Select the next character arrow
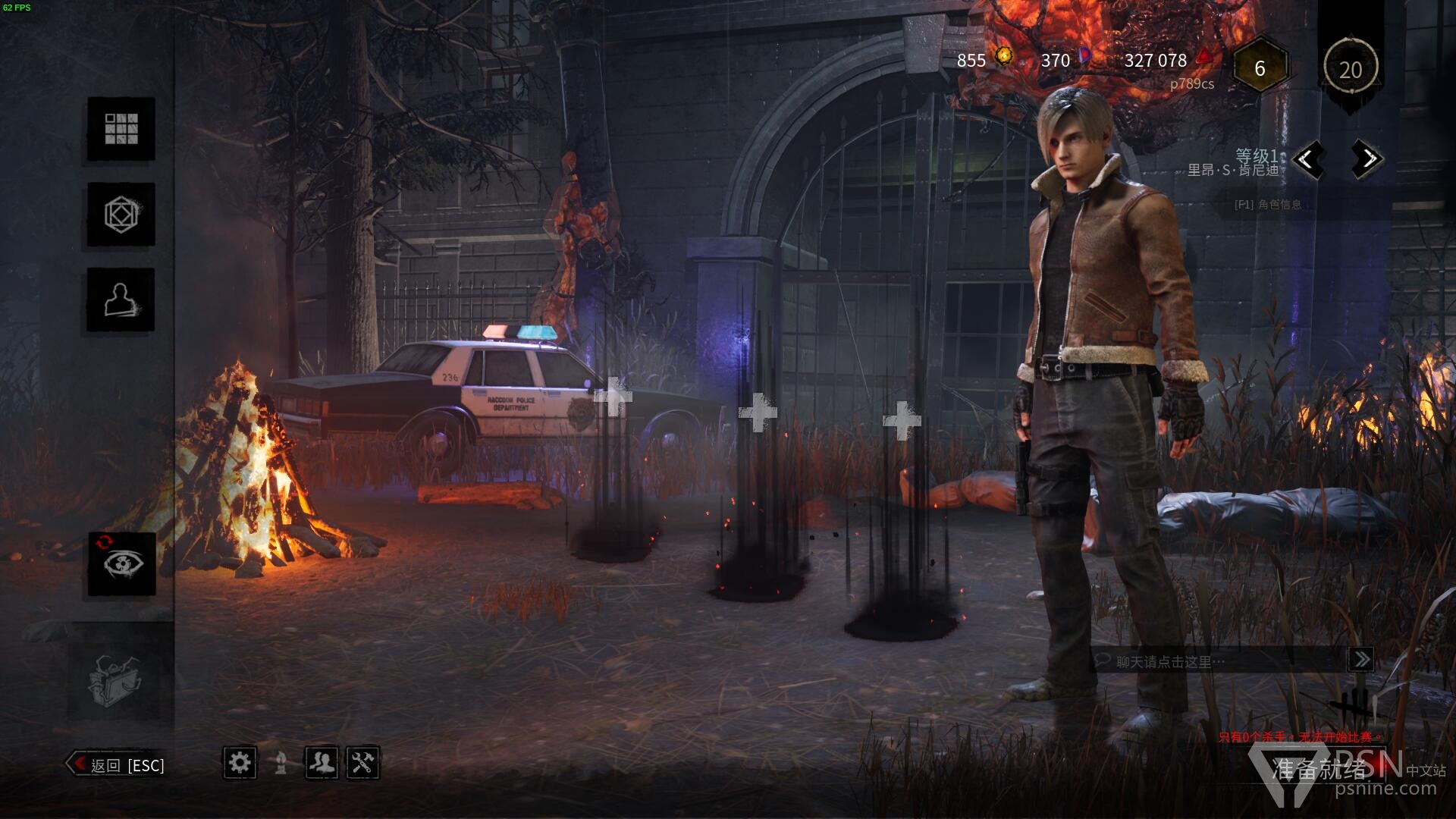 (1367, 159)
